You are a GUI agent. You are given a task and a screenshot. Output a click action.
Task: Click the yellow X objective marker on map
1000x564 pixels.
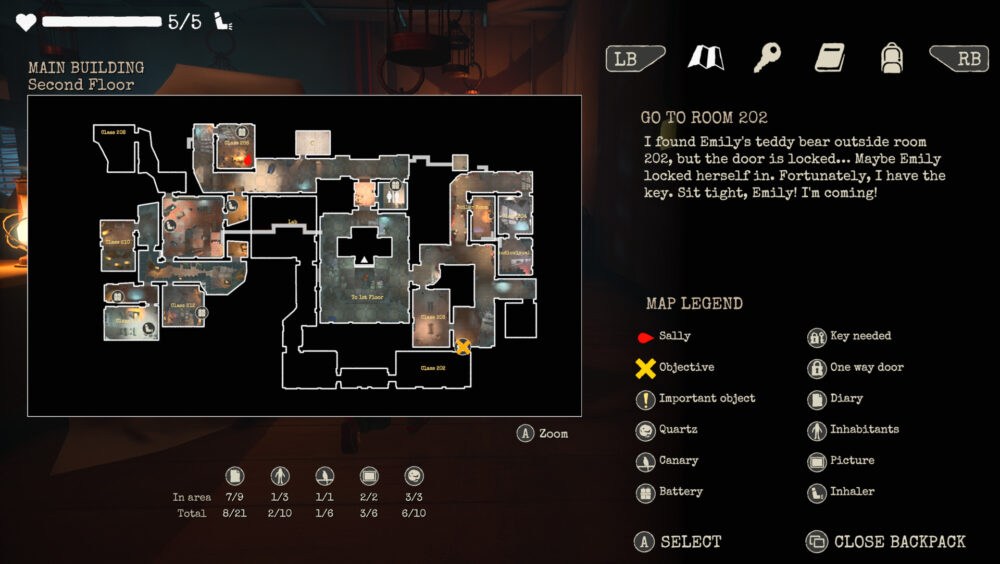click(x=463, y=346)
